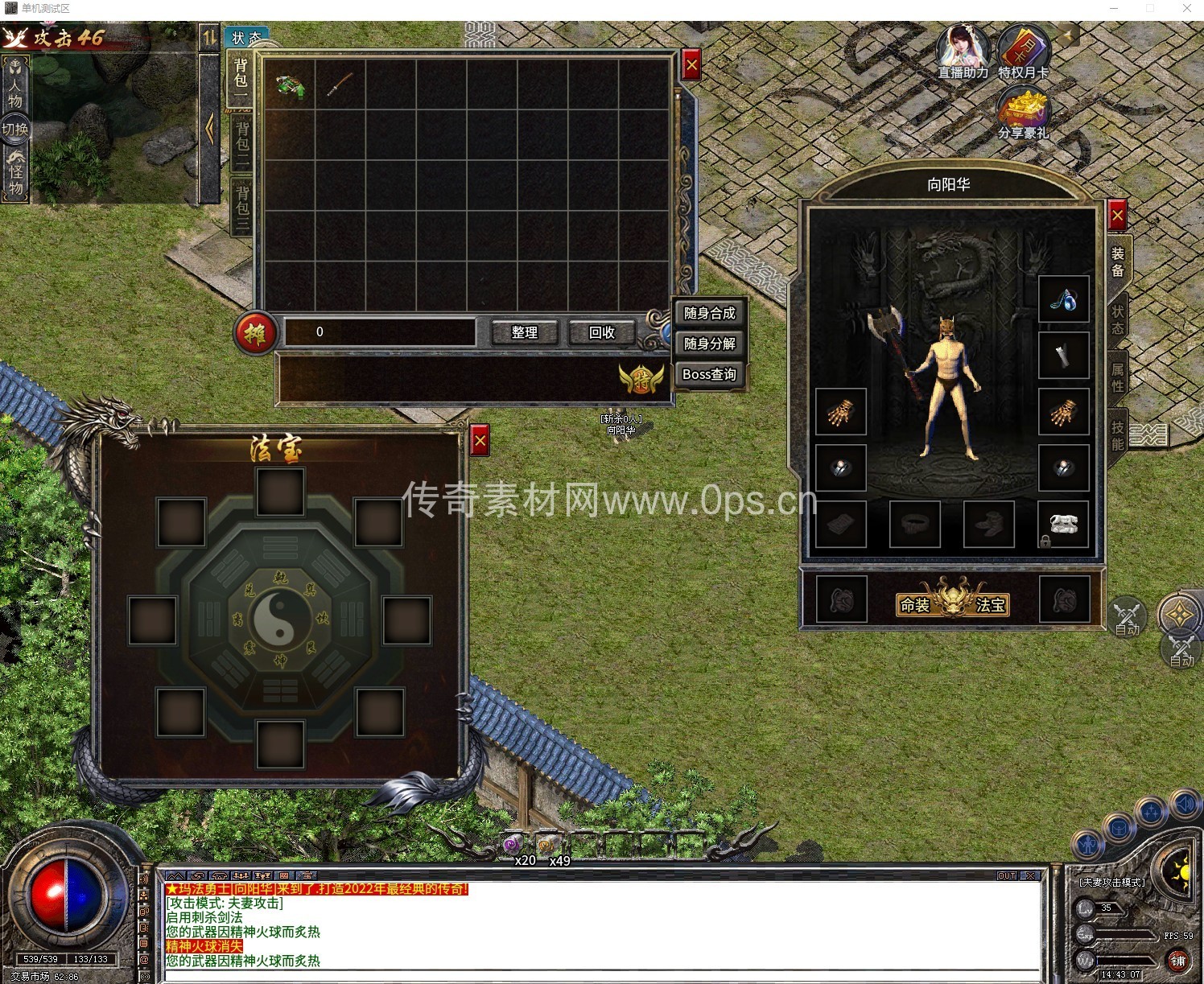
Task: Claim 分享豪礼 share gift icon
Action: 1023,113
